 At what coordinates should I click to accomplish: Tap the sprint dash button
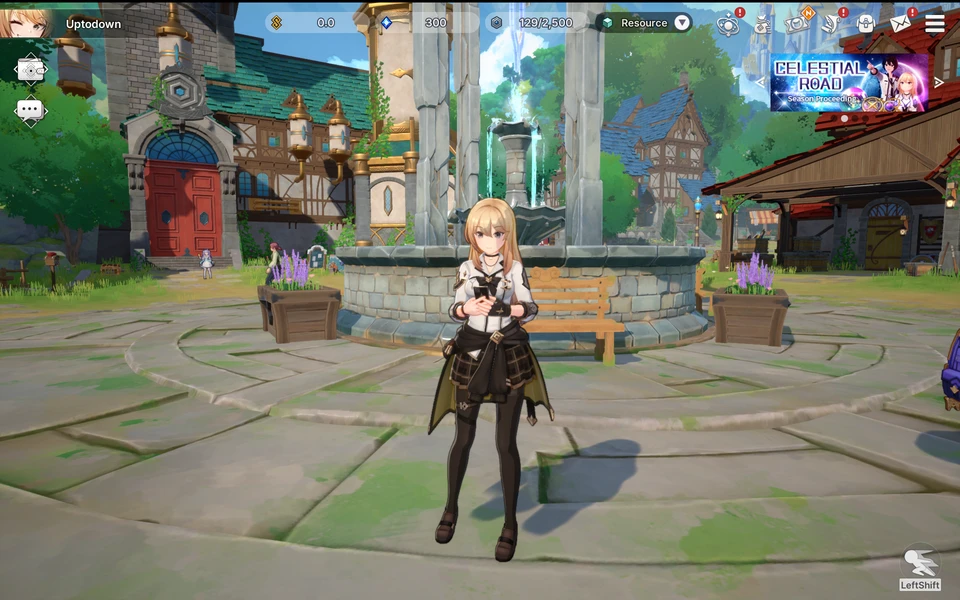[919, 565]
